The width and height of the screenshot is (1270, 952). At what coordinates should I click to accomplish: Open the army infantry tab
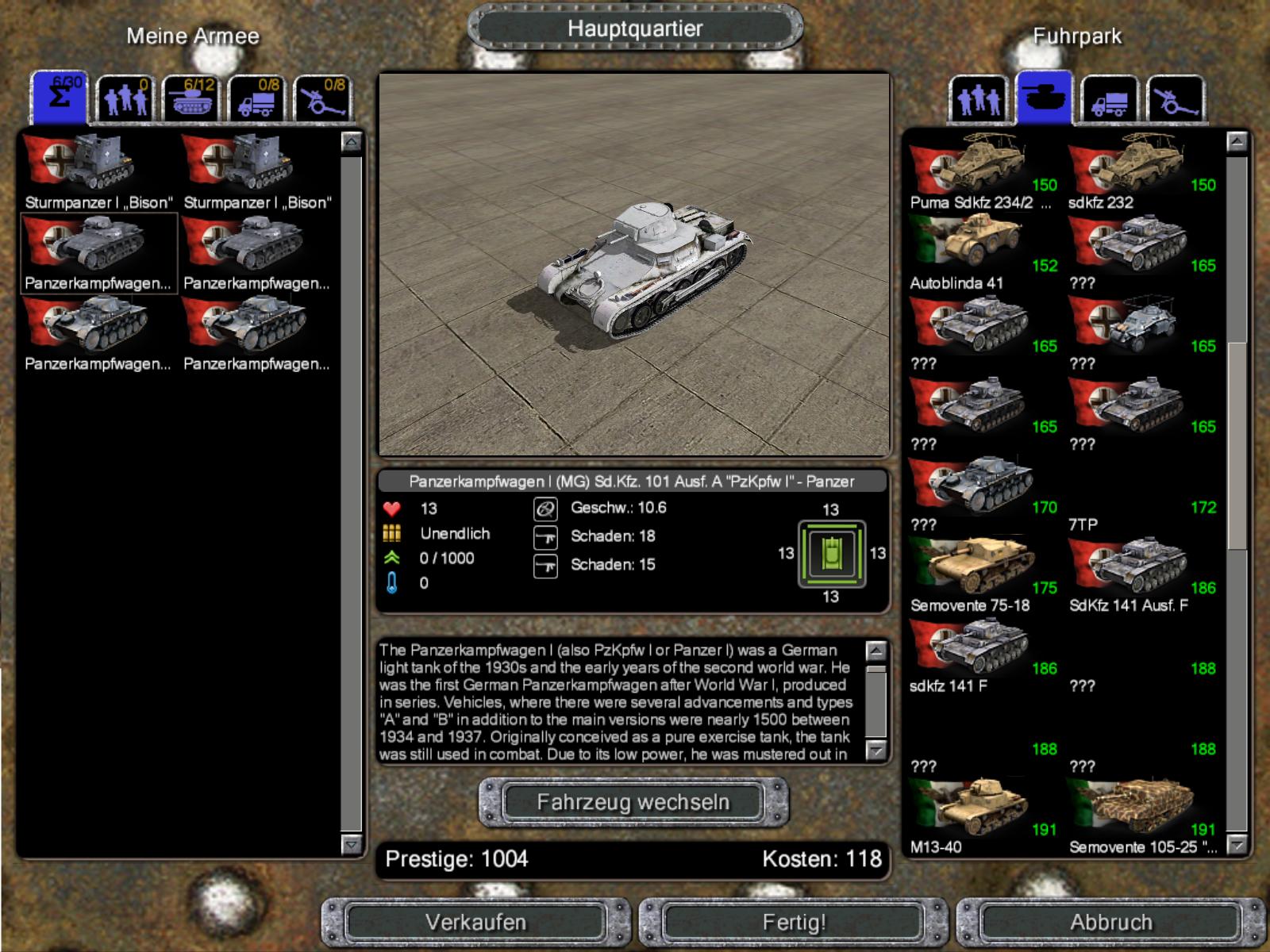[125, 100]
